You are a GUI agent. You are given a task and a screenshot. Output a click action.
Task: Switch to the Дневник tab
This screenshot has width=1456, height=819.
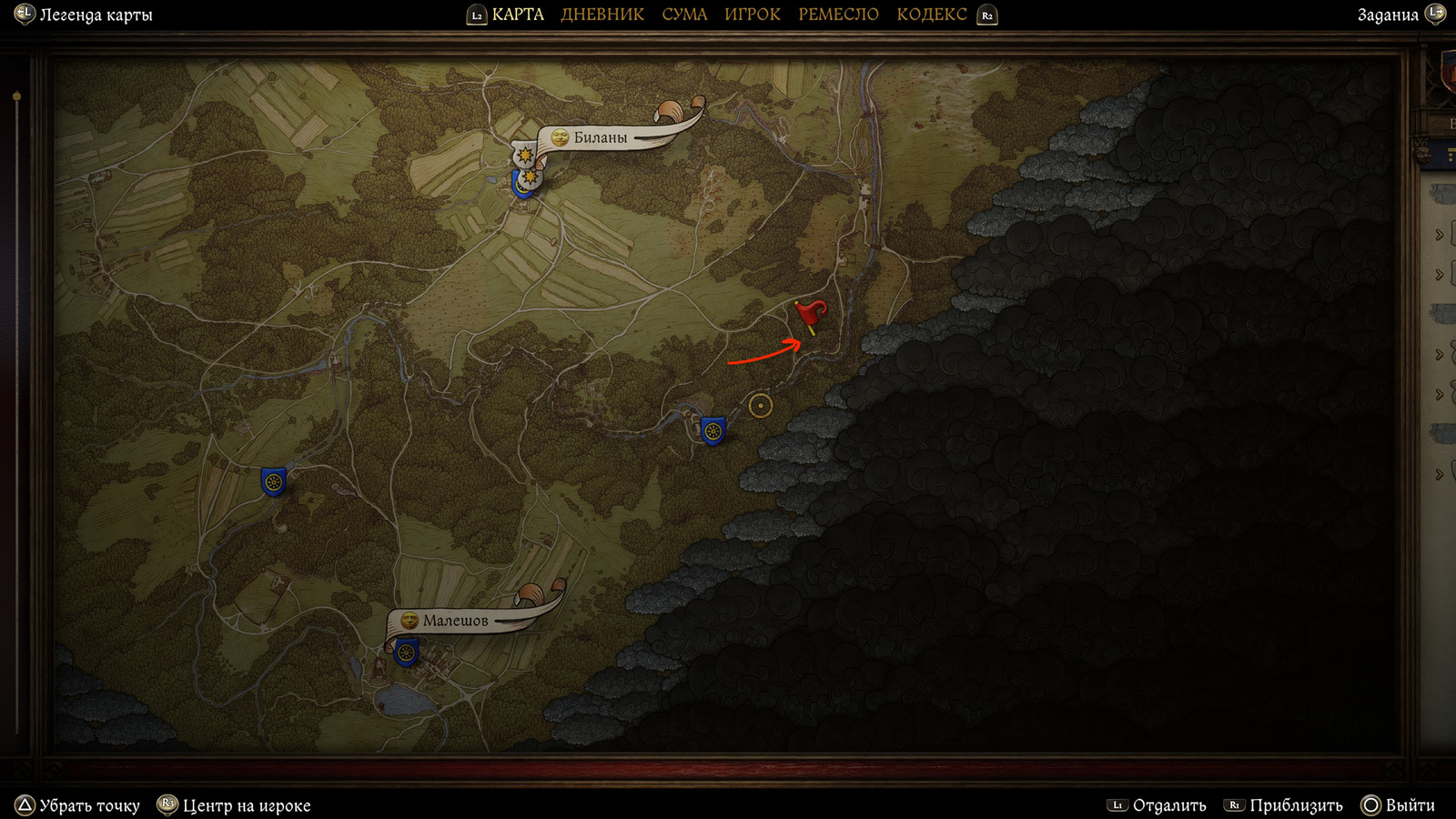coord(602,15)
